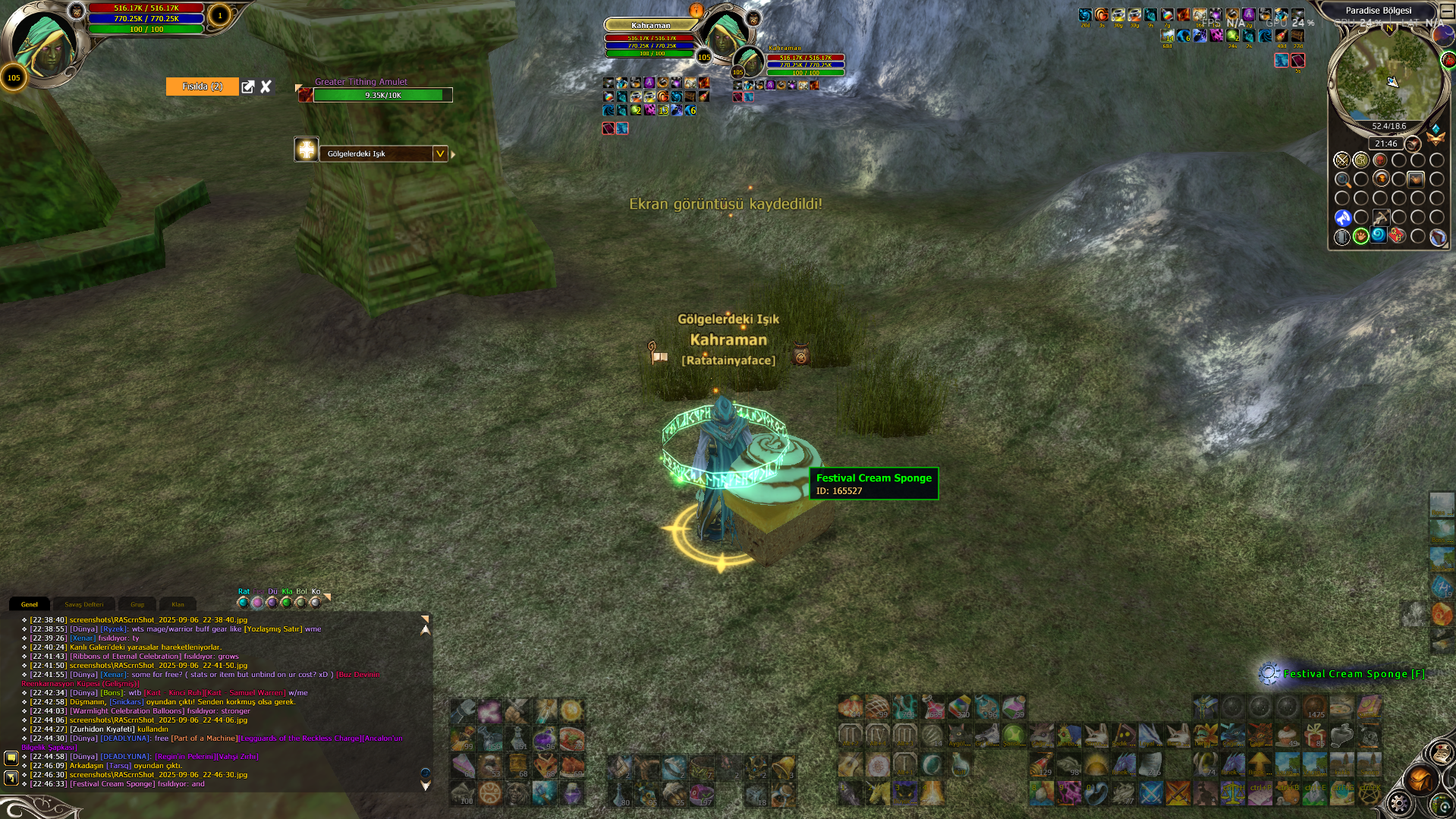Pop out the whisper window
The image size is (1456, 819).
coord(248,87)
